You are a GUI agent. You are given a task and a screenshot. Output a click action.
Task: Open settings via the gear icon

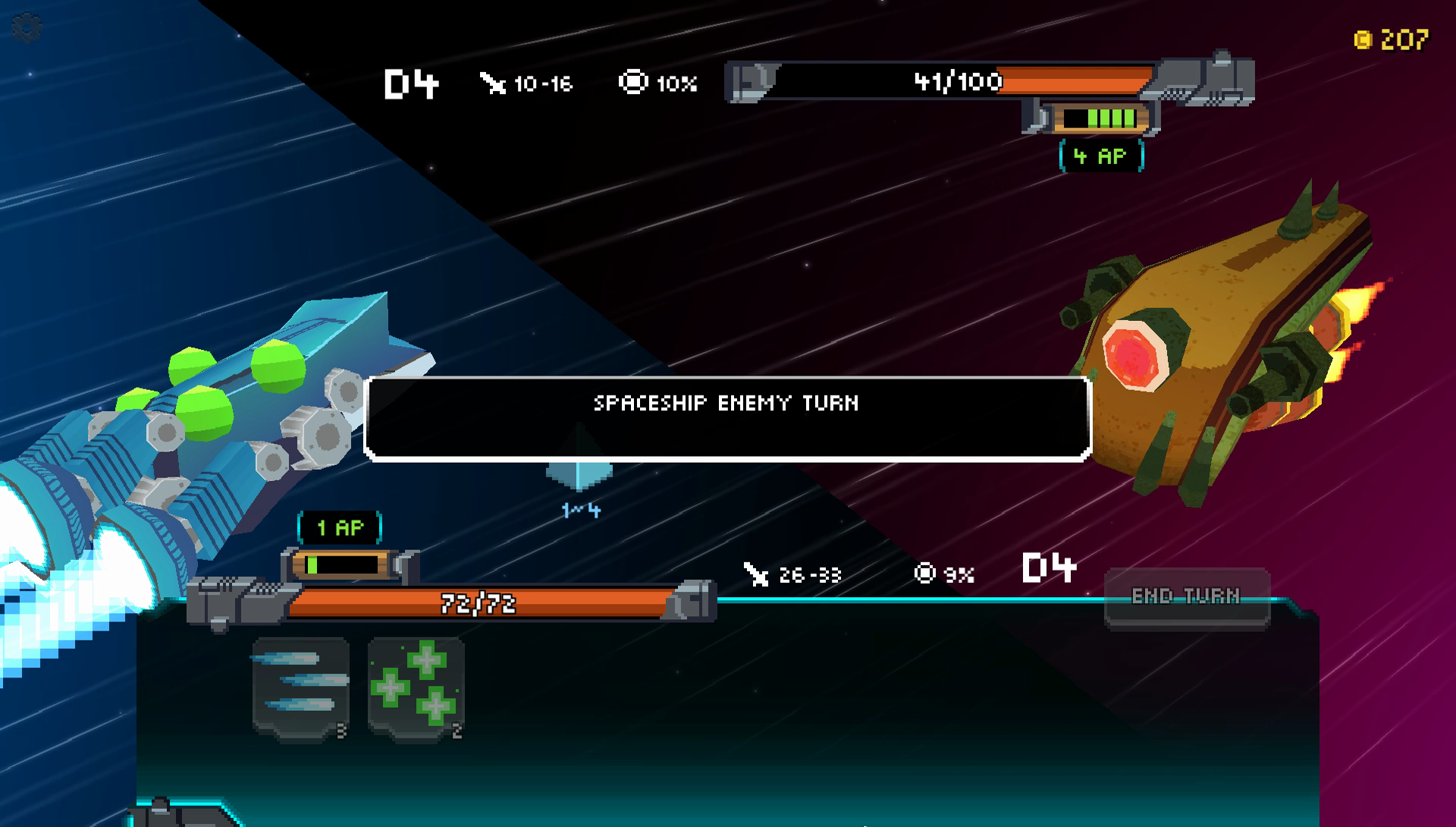[27, 28]
